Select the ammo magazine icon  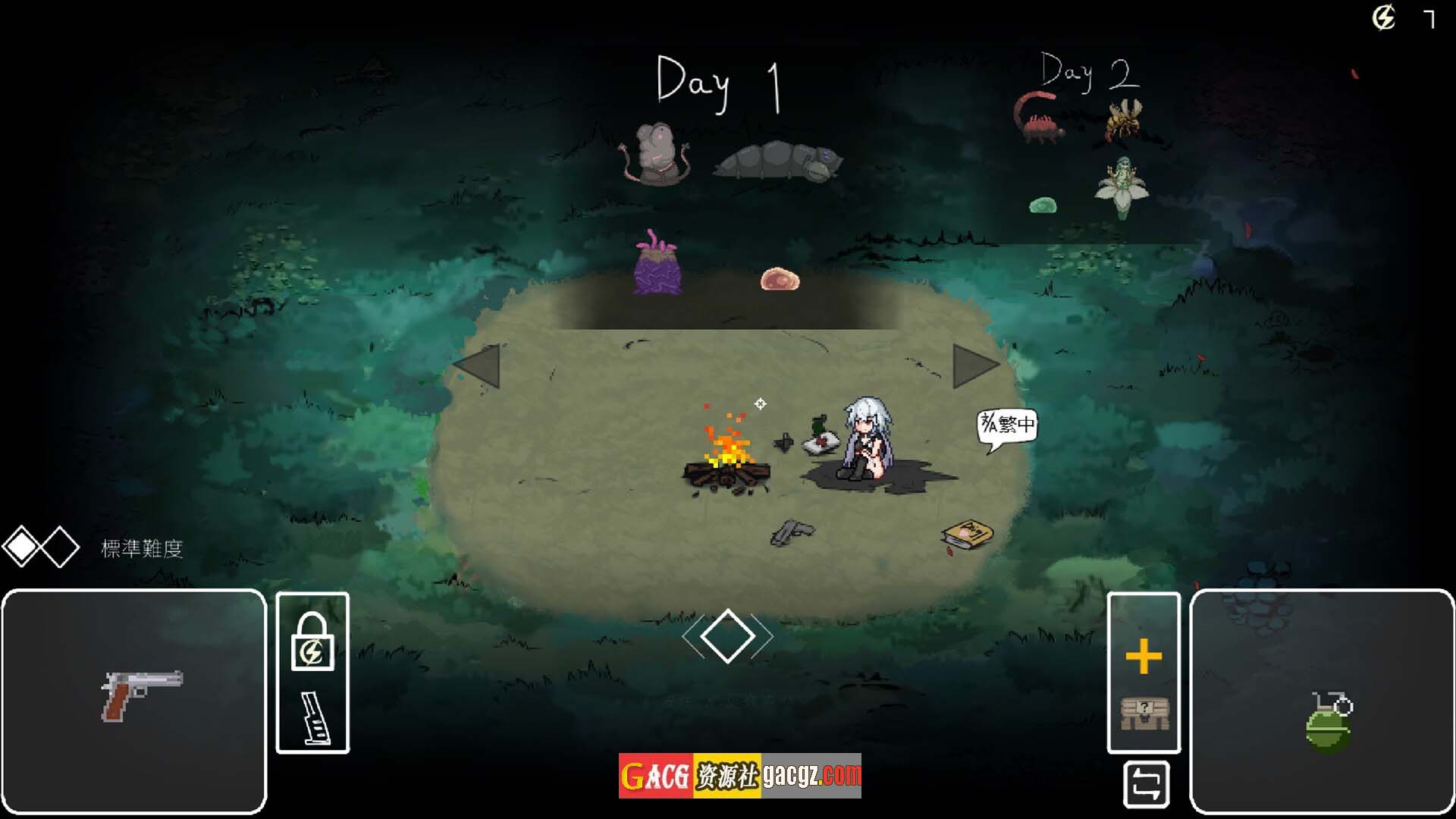[x=315, y=717]
